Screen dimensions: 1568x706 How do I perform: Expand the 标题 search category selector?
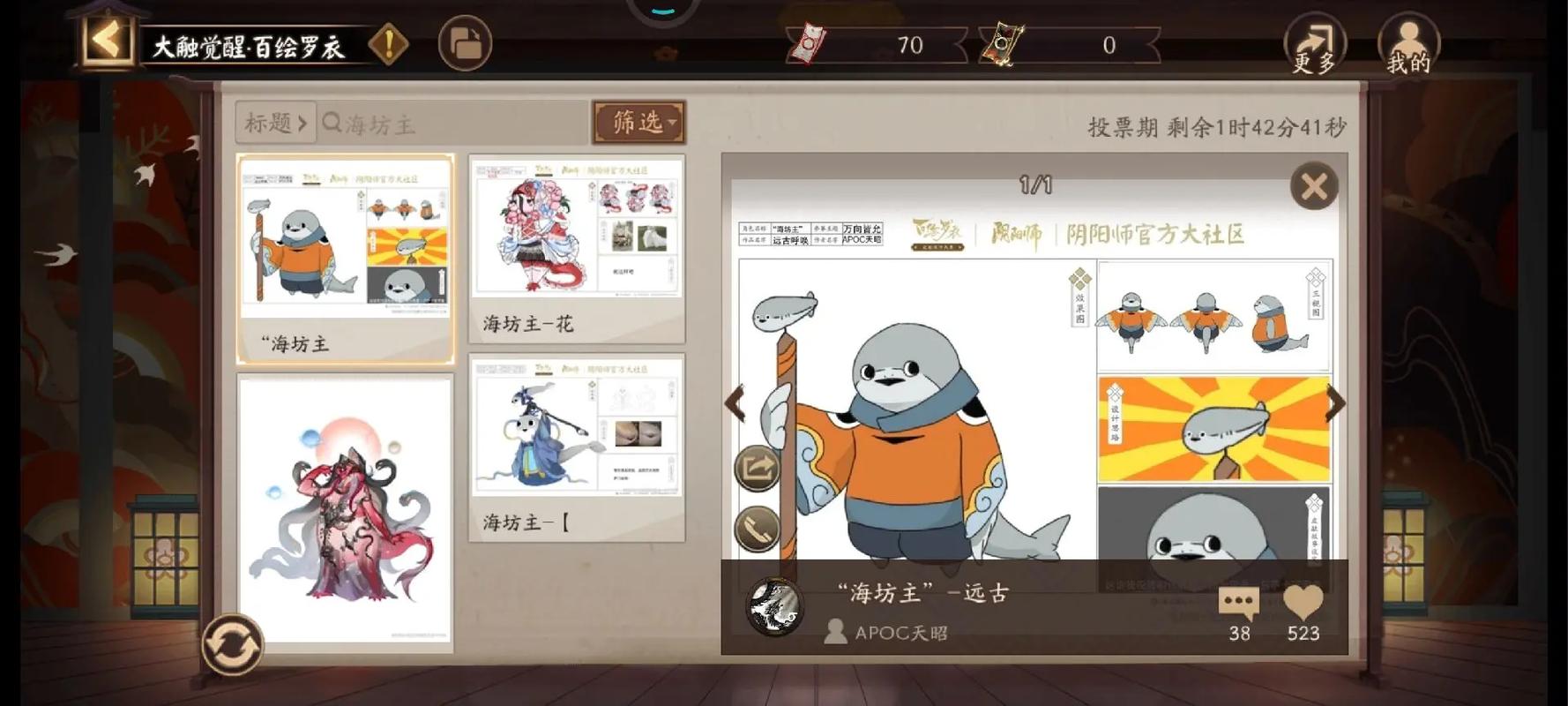pos(273,124)
